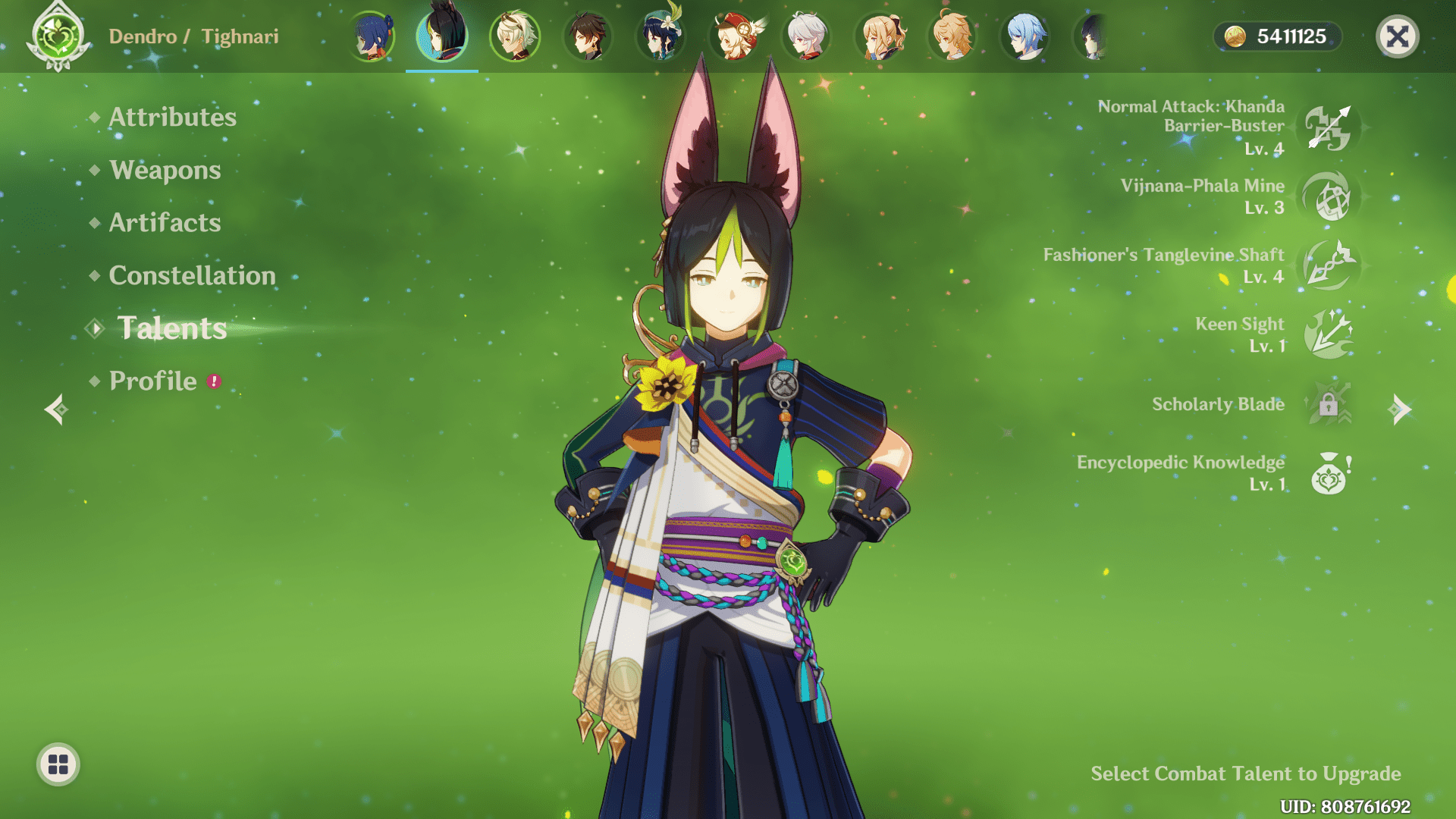View the Artifacts section
Viewport: 1456px width, 819px height.
click(165, 223)
